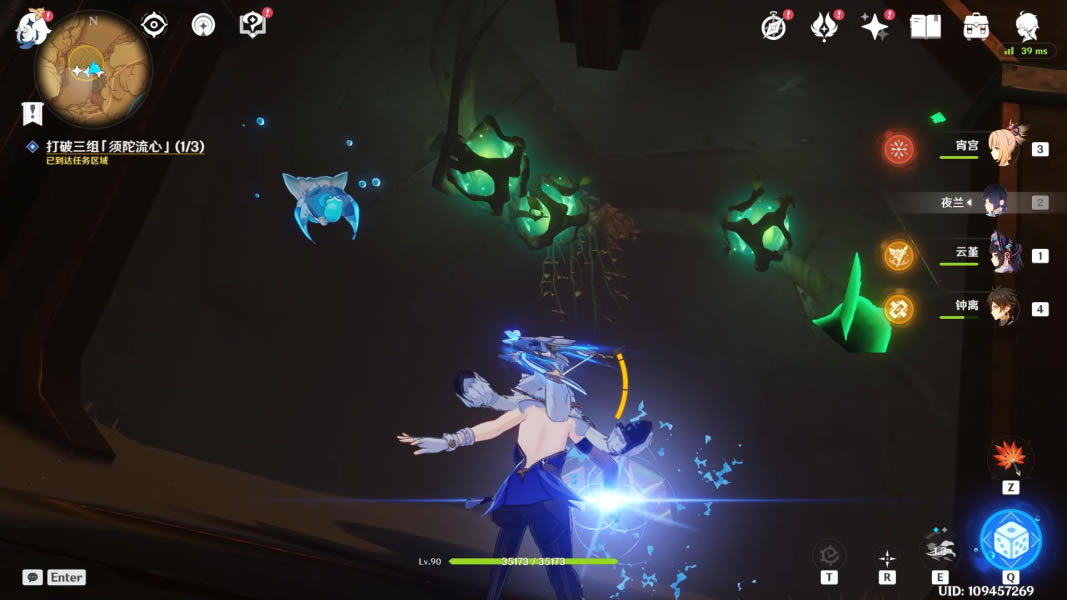Select the 打破三组「须陀流心」 quest tracker
This screenshot has height=600, width=1067.
point(124,147)
